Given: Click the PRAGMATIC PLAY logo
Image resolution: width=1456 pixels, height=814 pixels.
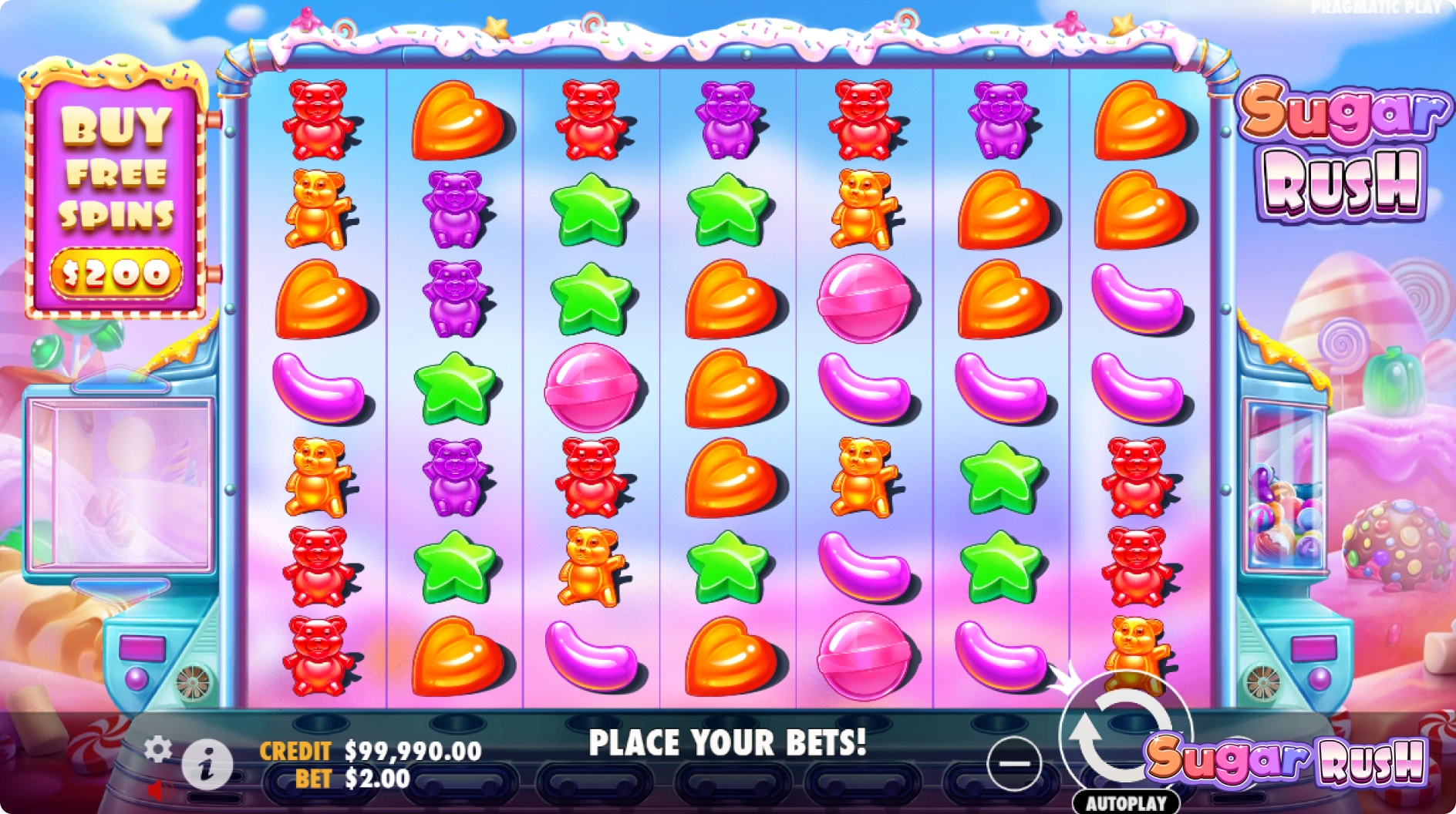Looking at the screenshot, I should (x=1376, y=8).
